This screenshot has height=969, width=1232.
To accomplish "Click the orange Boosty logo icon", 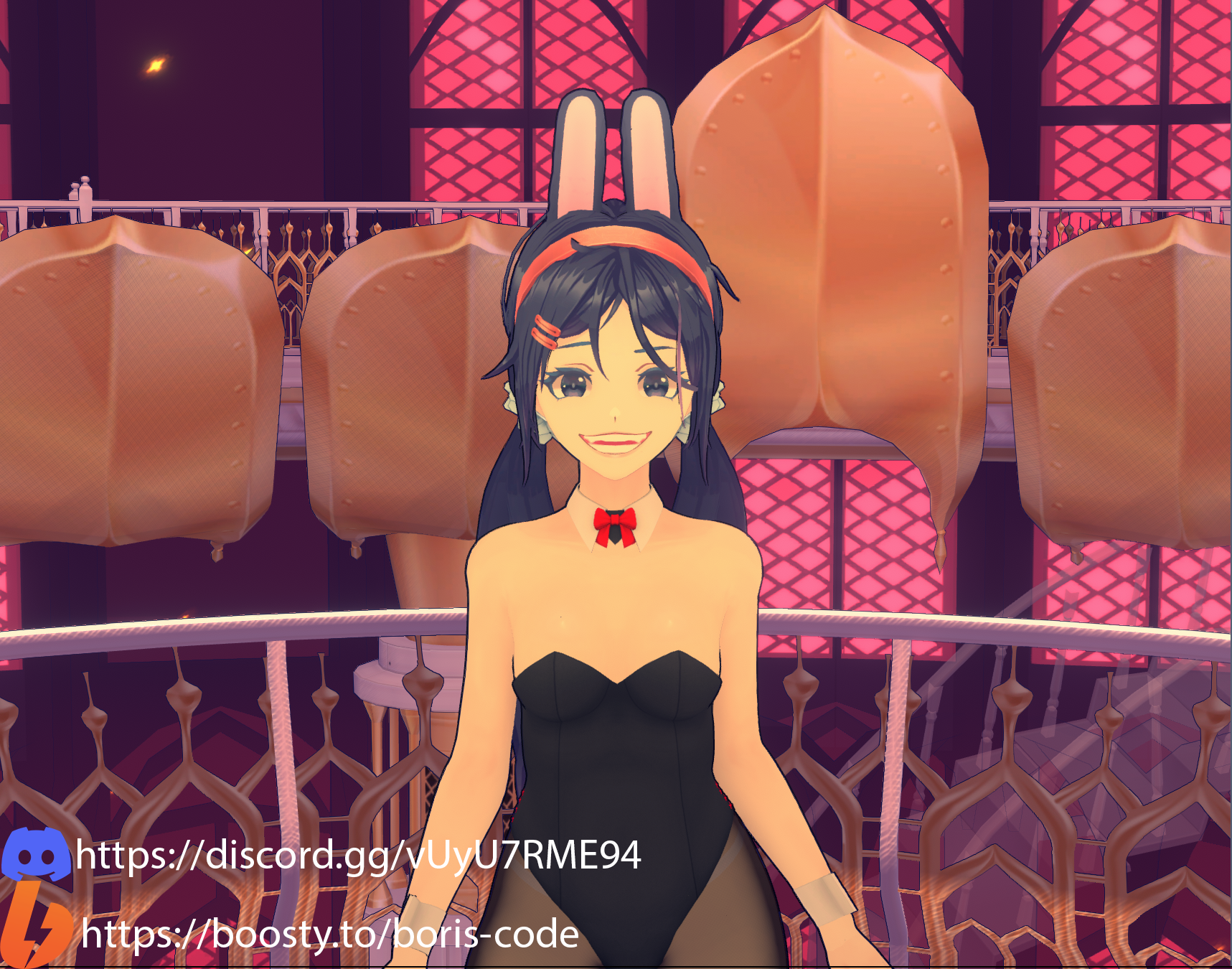I will [34, 927].
